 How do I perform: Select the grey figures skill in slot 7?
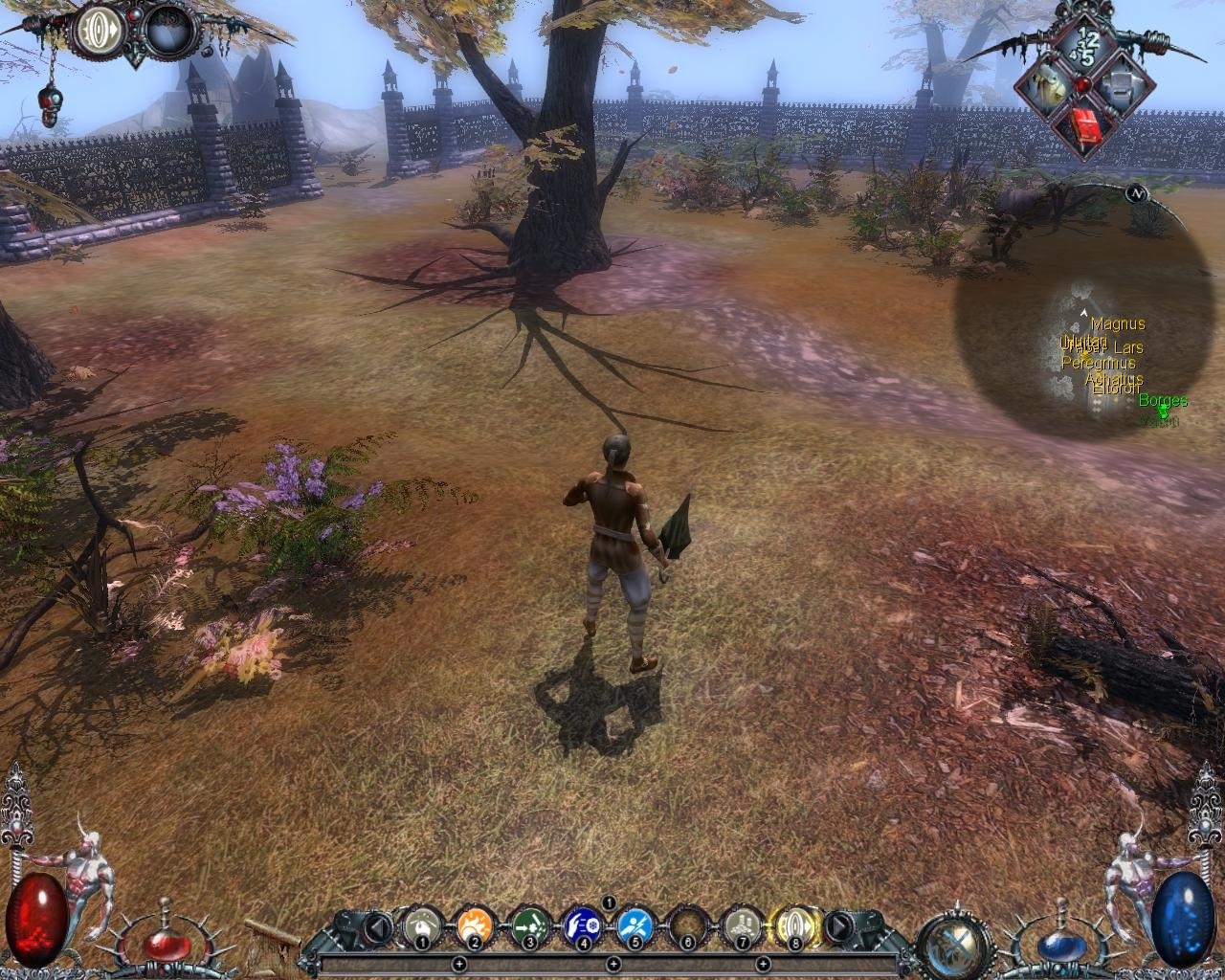[741, 925]
